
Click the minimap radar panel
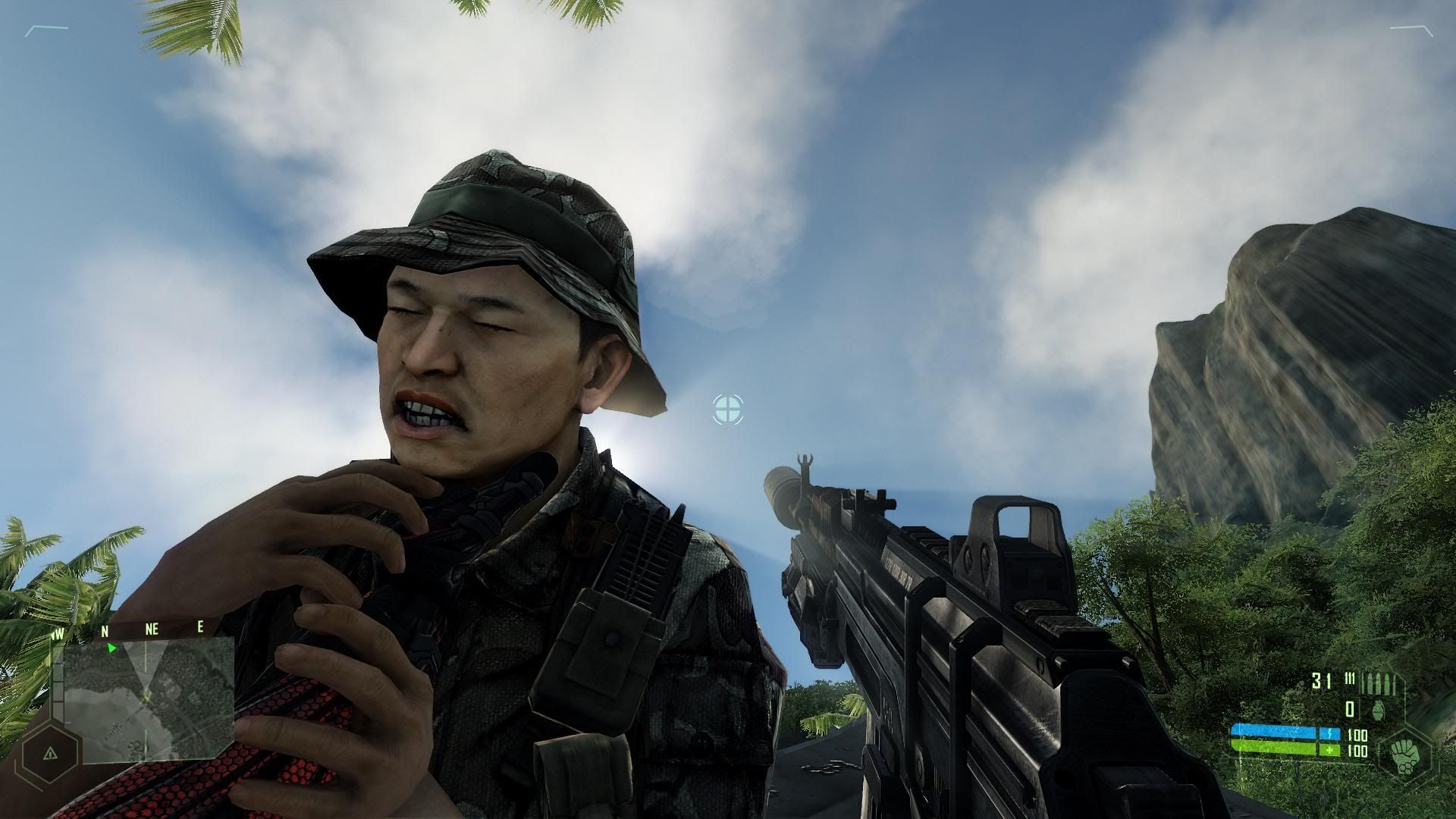coord(149,698)
